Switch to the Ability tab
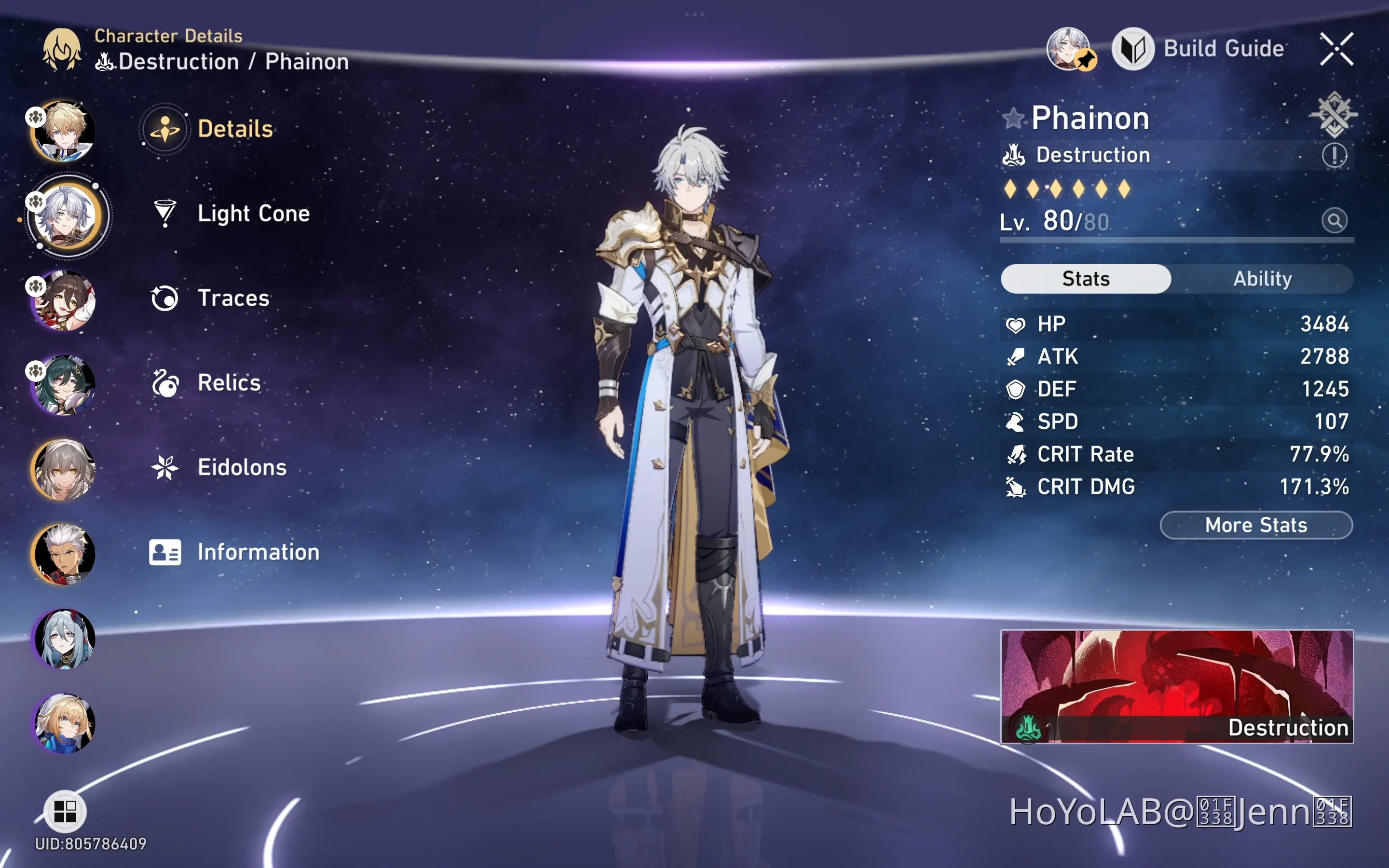Screen dimensions: 1389x868 [x=1263, y=278]
